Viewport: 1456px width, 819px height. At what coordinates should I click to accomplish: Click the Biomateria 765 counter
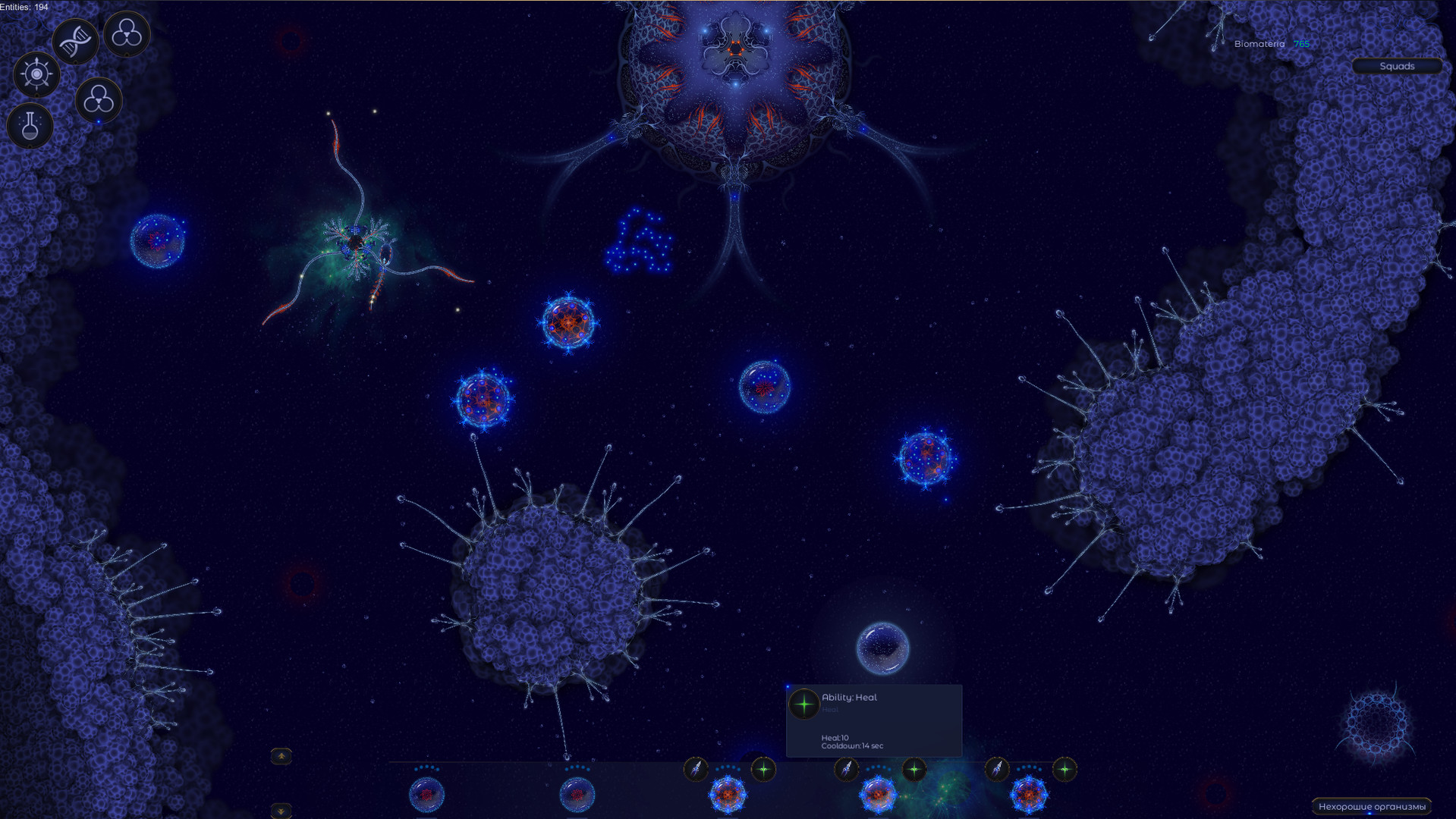[x=1272, y=44]
